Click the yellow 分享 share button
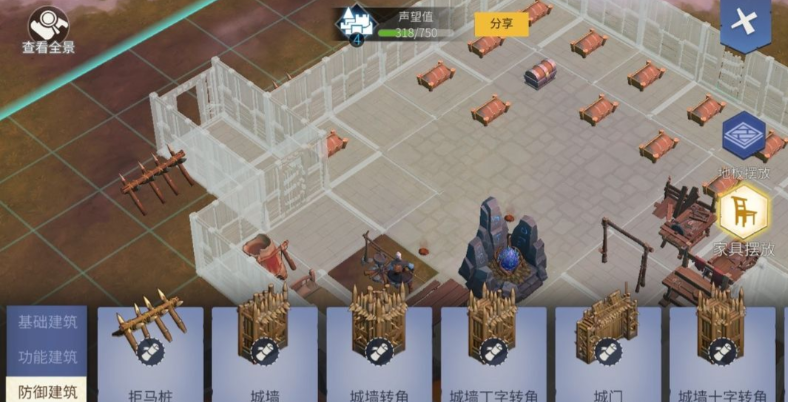The image size is (788, 402). click(x=501, y=24)
